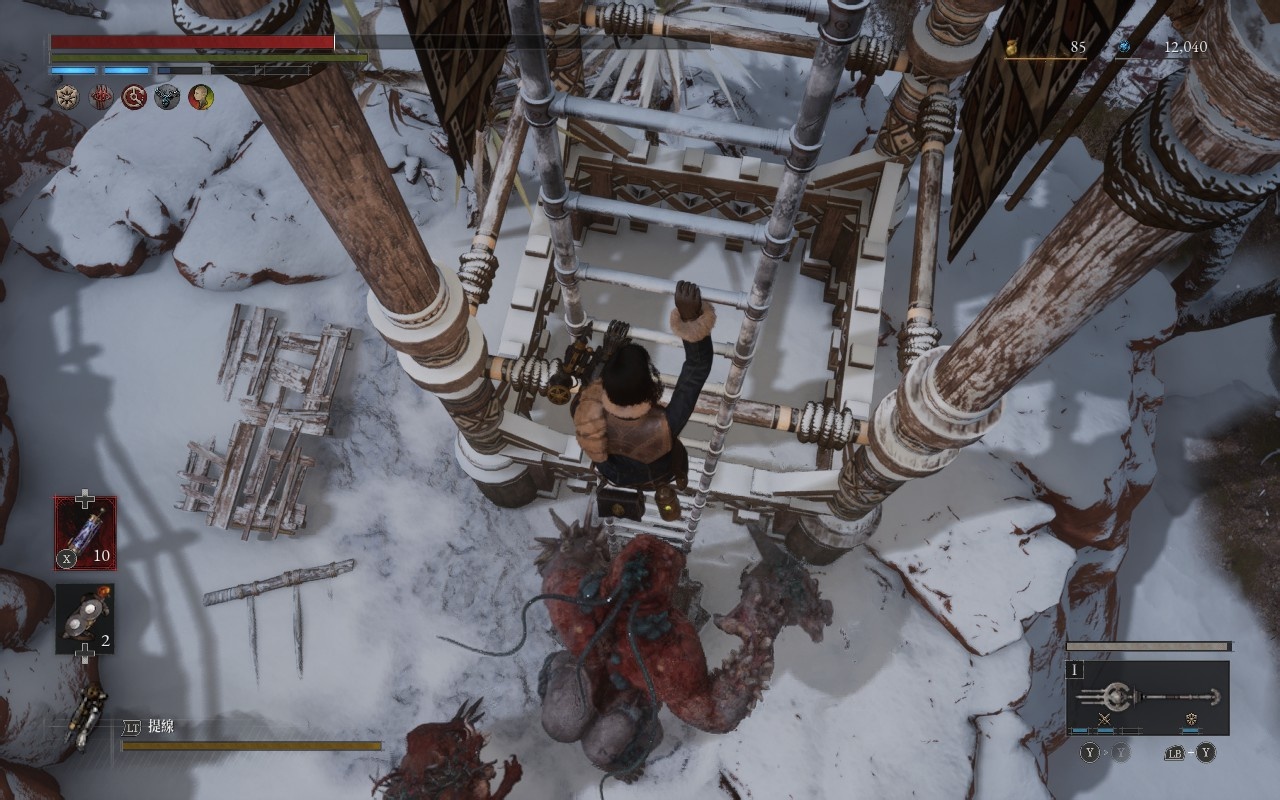Click the bald head portrait buff icon
This screenshot has width=1280, height=800.
point(201,97)
